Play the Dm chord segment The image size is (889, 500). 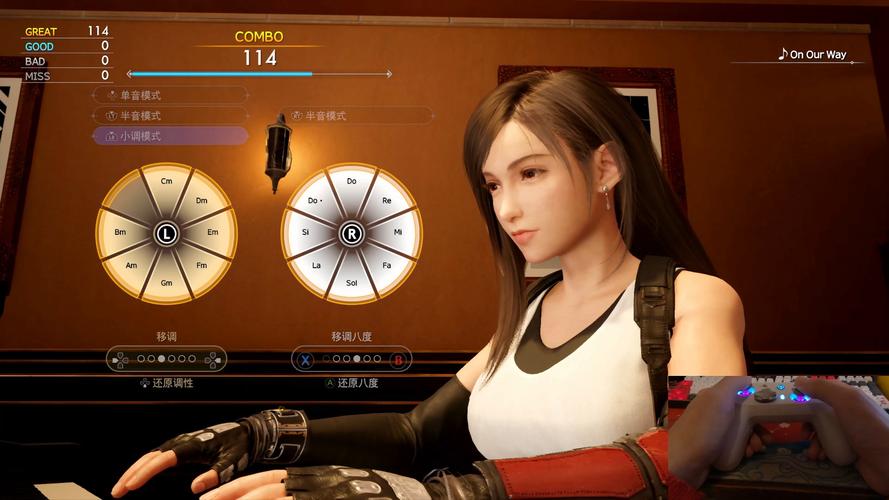pyautogui.click(x=201, y=200)
